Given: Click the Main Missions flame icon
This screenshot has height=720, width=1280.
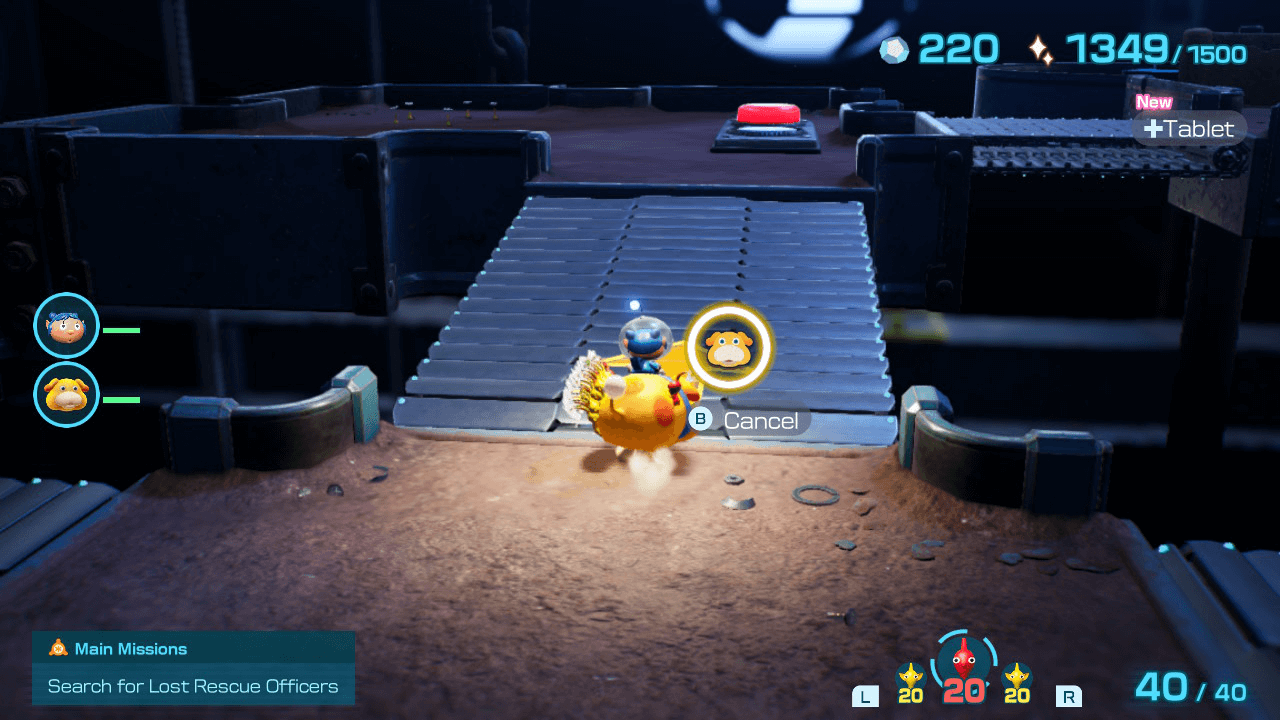Looking at the screenshot, I should click(x=56, y=648).
